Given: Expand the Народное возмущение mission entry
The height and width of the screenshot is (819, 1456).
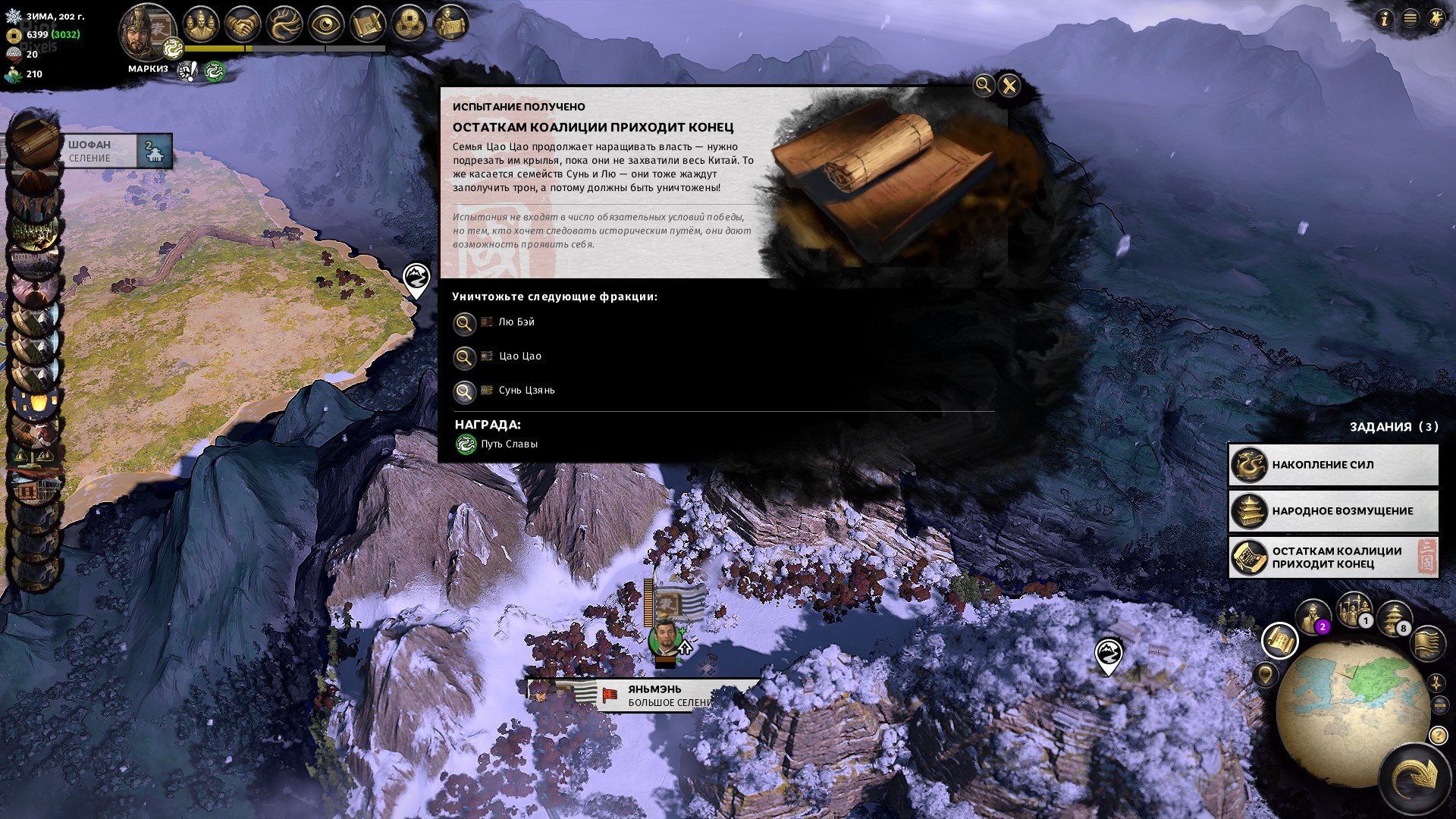Looking at the screenshot, I should 1333,511.
